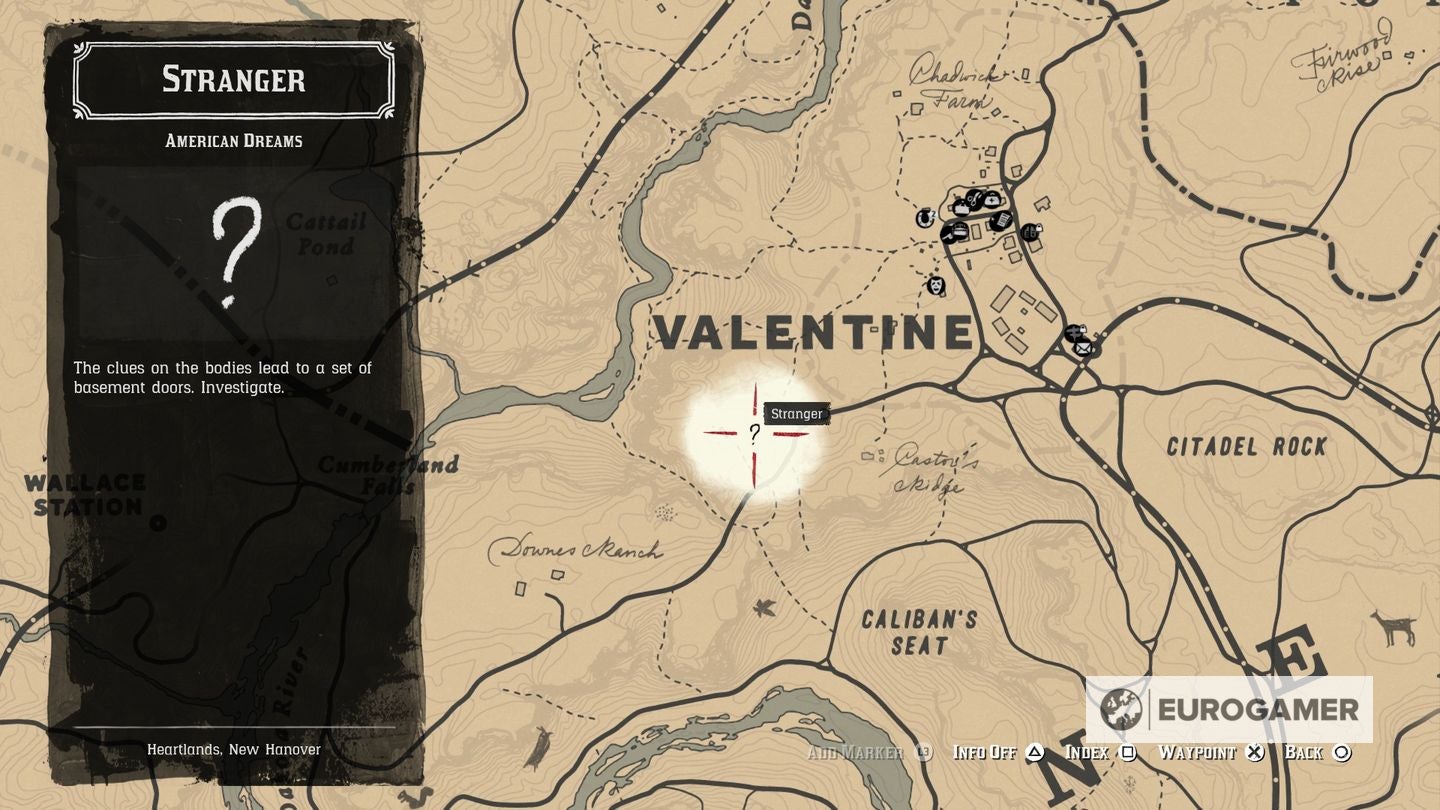
Task: Click the post office envelope icon southeast of town
Action: pos(1082,347)
